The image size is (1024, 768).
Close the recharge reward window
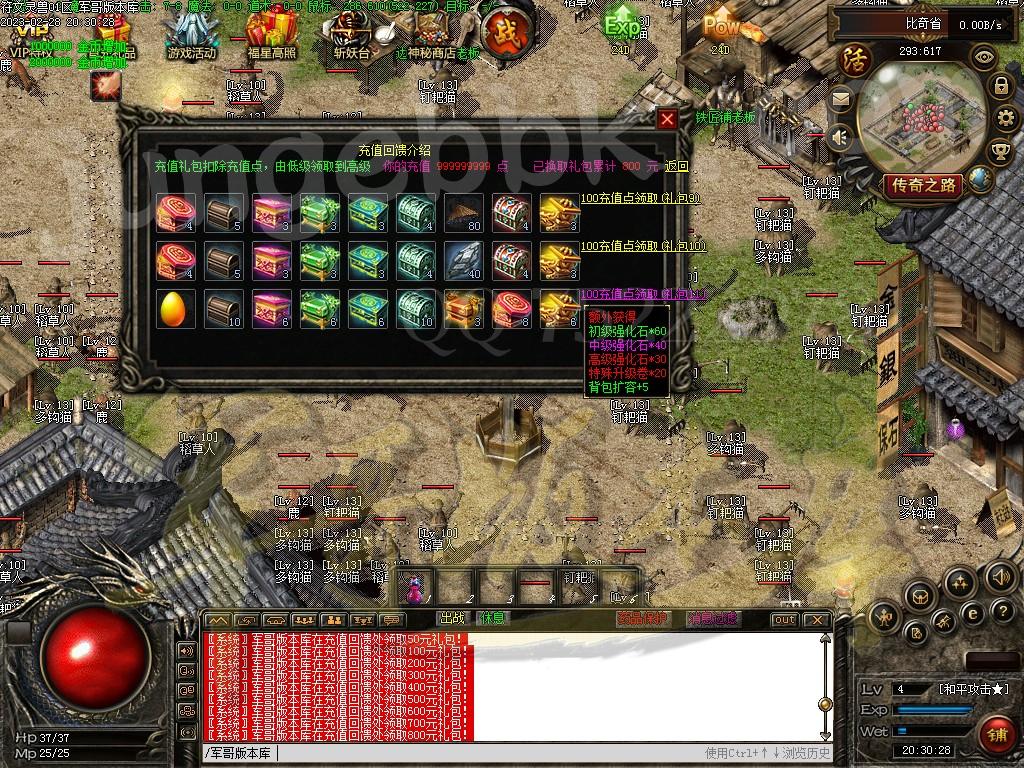click(667, 119)
